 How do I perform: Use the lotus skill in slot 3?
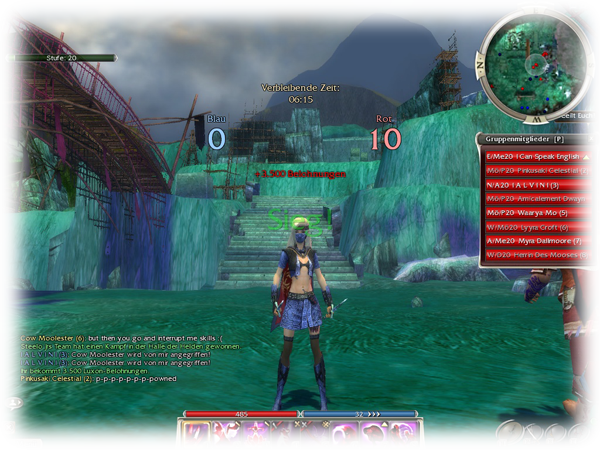[255, 434]
